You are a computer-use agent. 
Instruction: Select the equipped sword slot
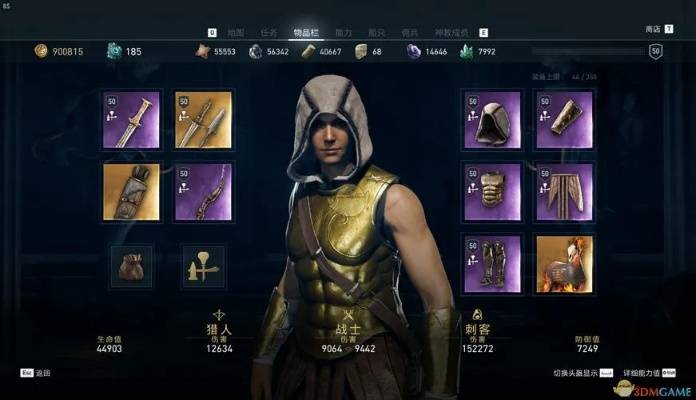click(x=131, y=120)
